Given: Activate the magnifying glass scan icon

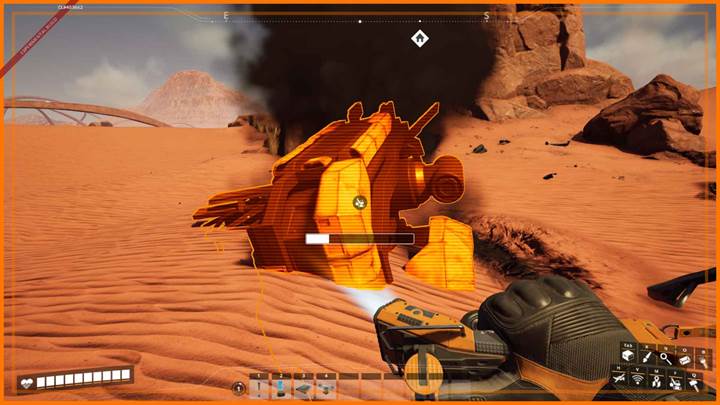Looking at the screenshot, I should [665, 359].
